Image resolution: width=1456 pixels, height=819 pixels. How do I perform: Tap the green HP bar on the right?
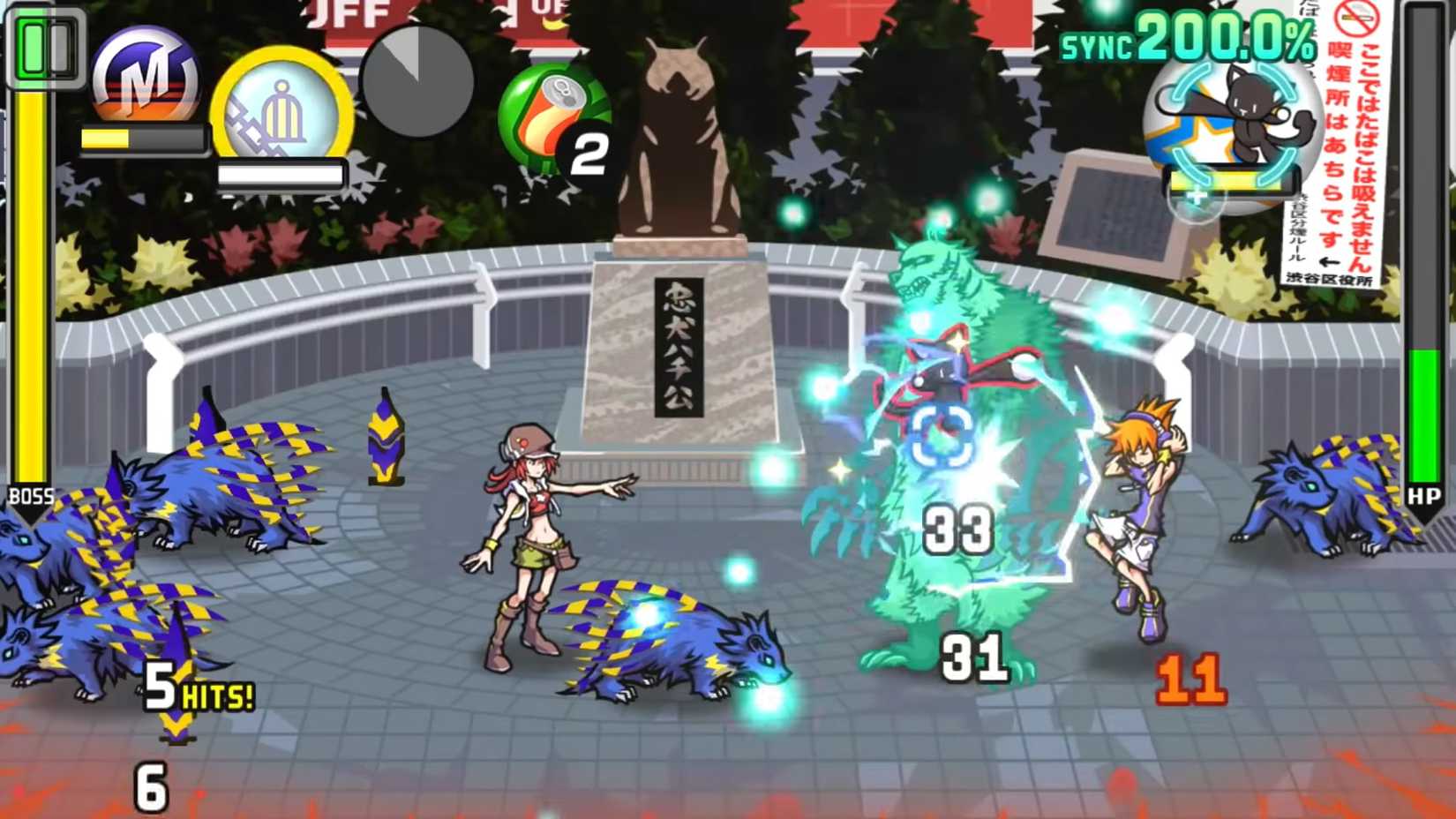[x=1425, y=415]
